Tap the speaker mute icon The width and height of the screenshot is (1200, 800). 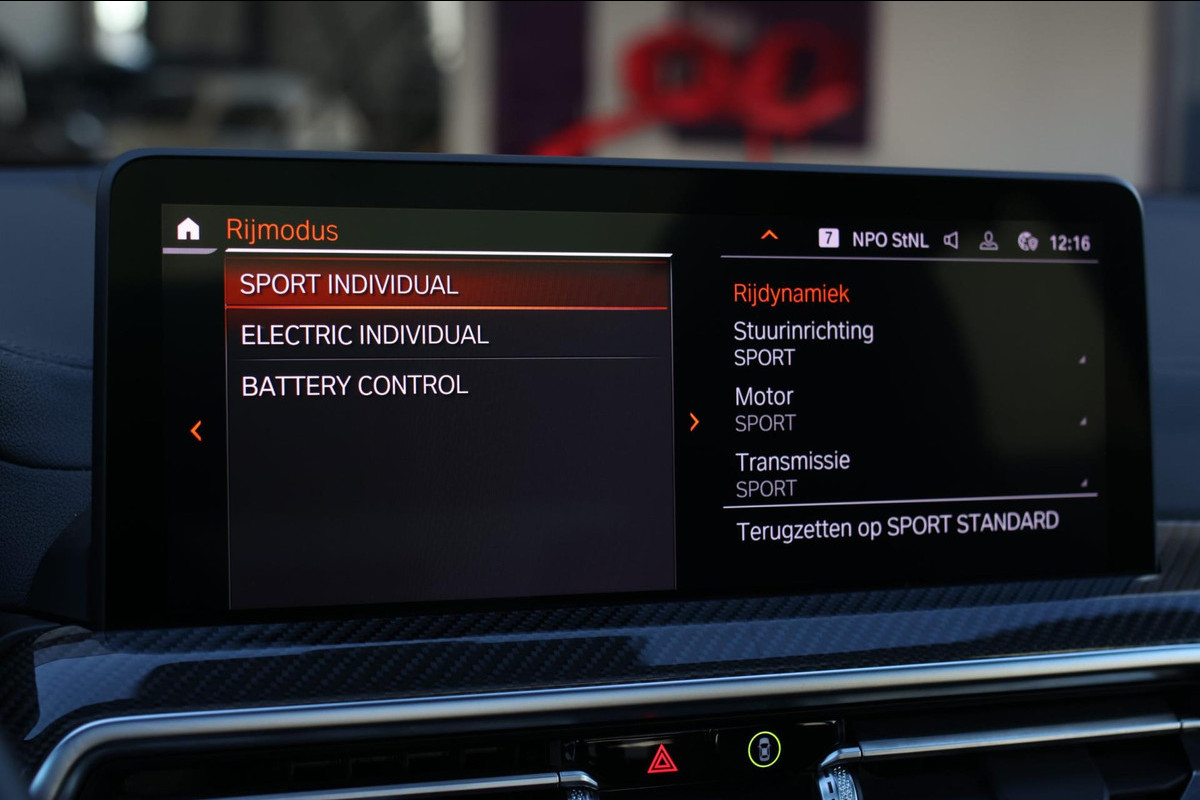951,240
